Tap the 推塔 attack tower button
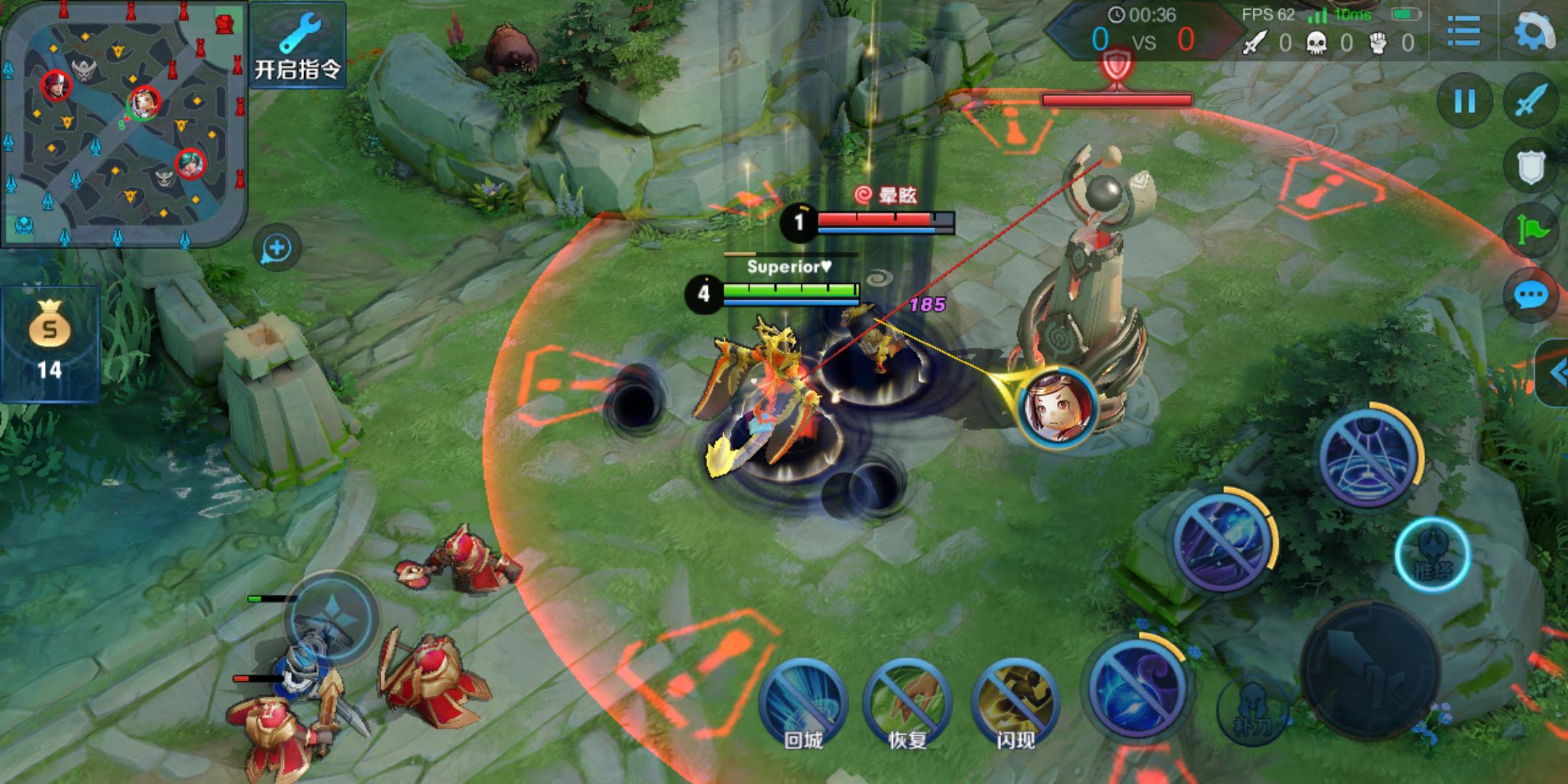This screenshot has height=784, width=1568. pyautogui.click(x=1432, y=555)
